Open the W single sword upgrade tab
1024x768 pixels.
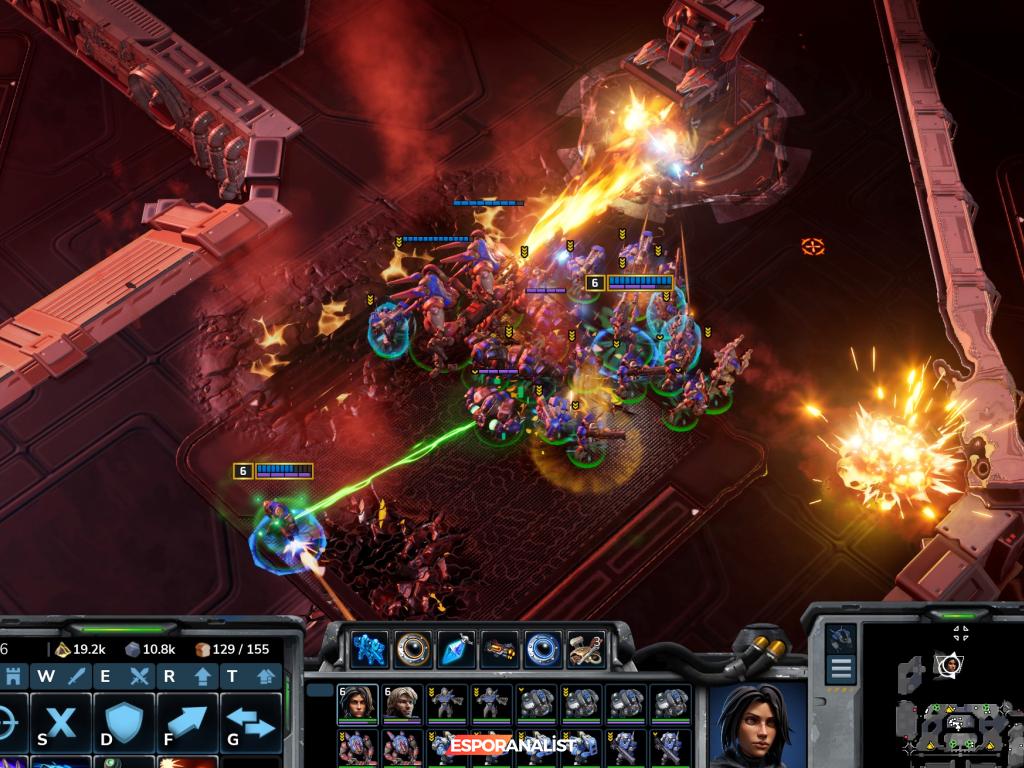point(61,677)
